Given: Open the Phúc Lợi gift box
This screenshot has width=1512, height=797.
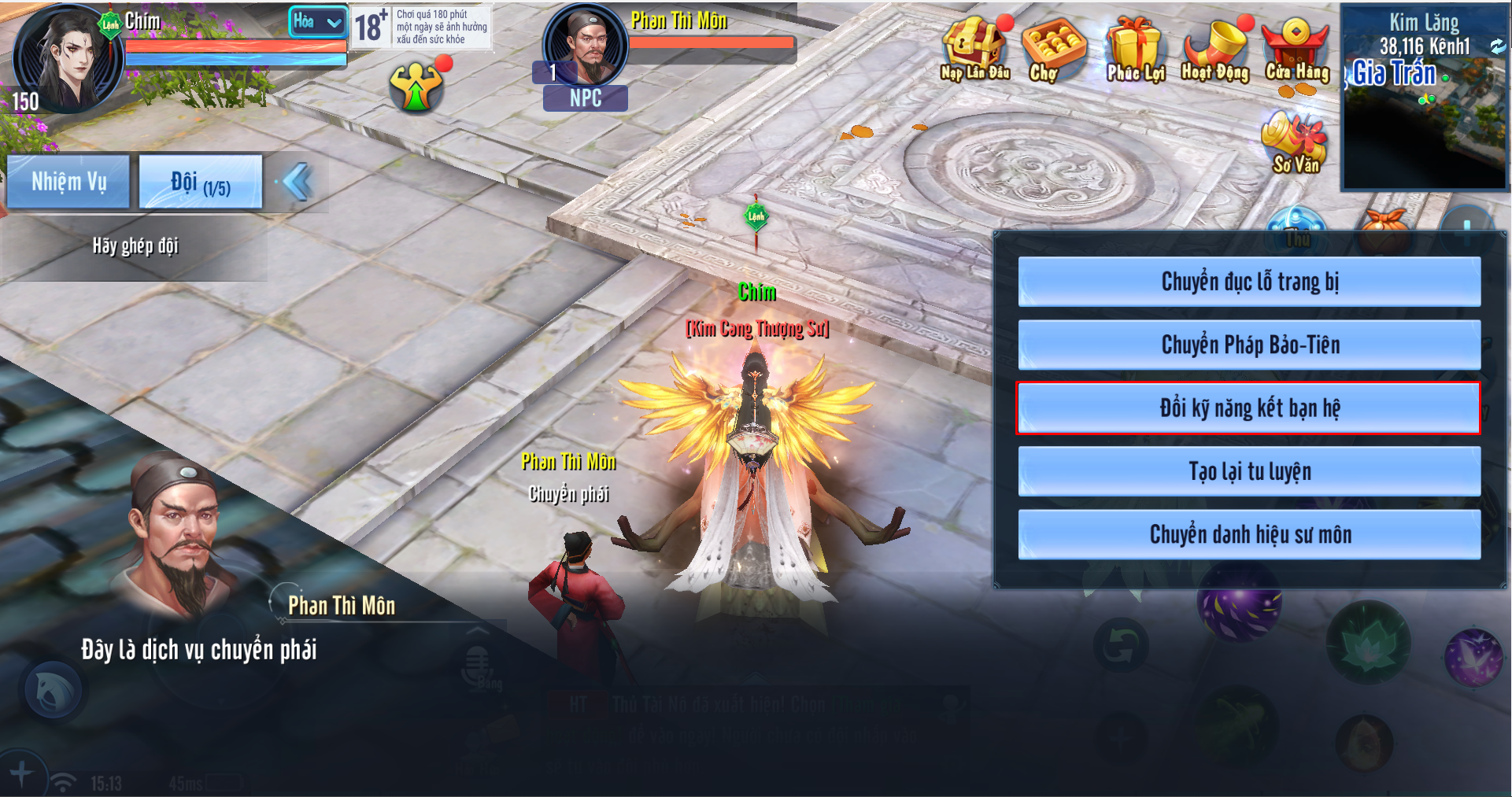Looking at the screenshot, I should coord(1134,49).
